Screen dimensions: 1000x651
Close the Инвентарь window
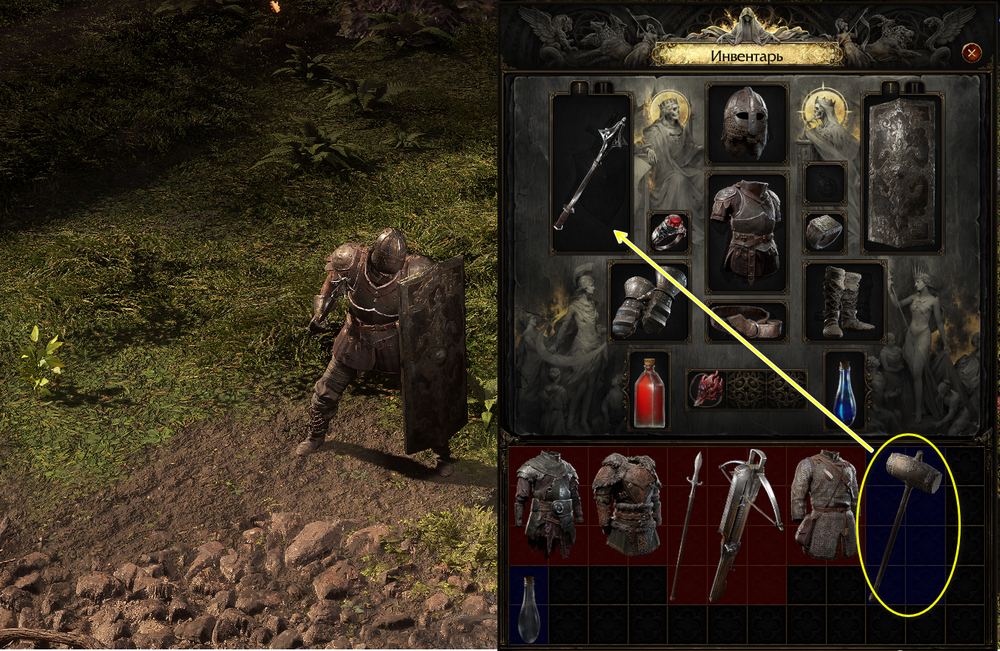click(x=970, y=52)
